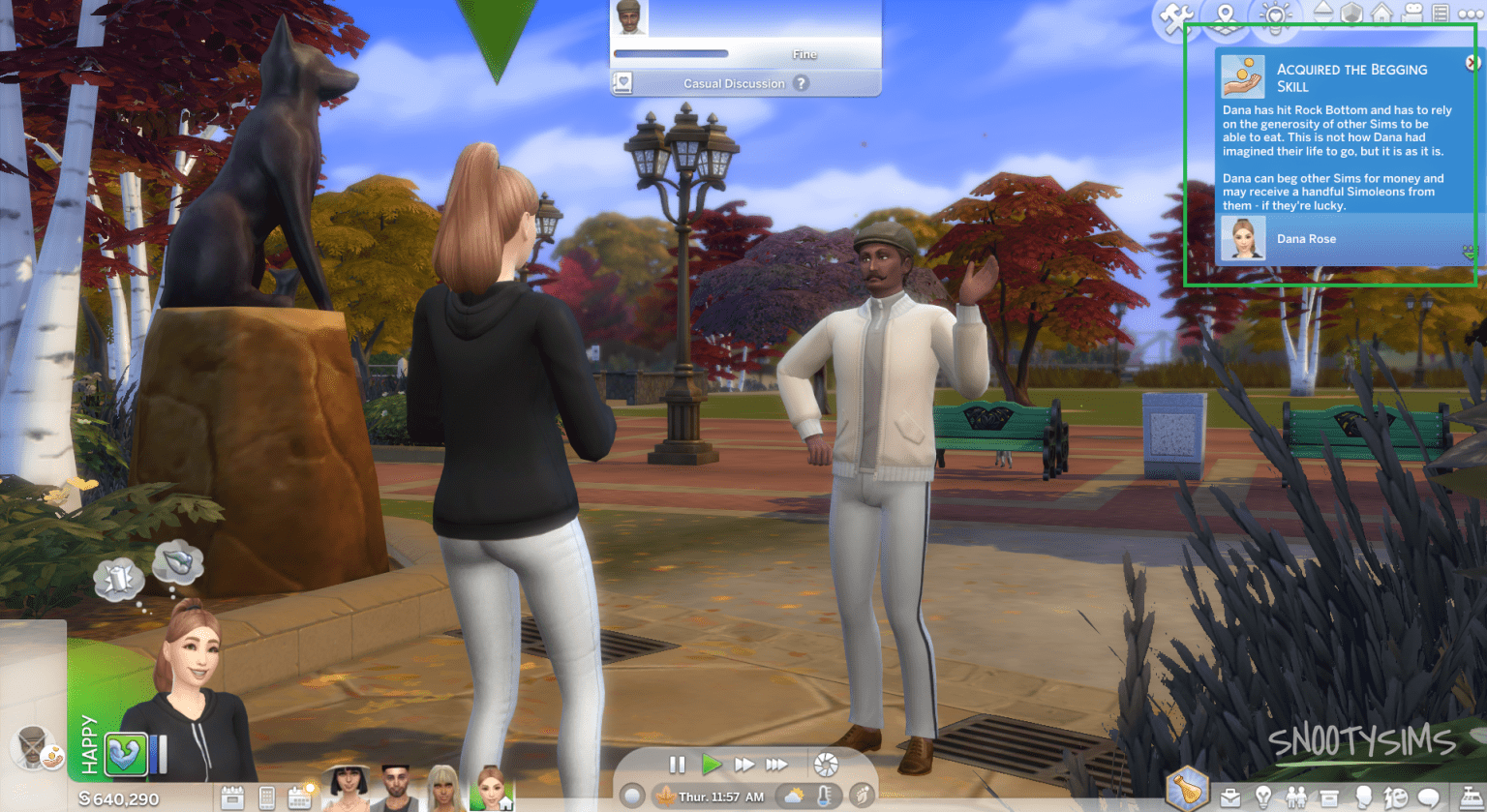Toggle the camera controls pinwheel
This screenshot has height=812, width=1487.
coord(824,764)
